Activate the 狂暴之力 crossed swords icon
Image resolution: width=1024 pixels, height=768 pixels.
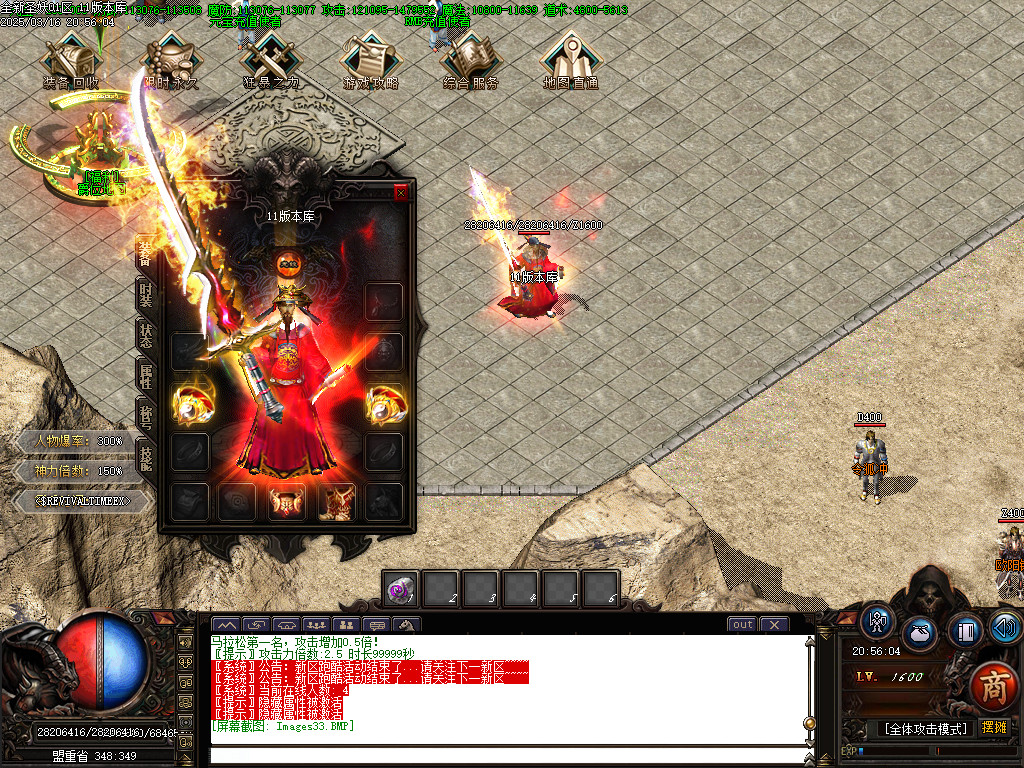271,62
